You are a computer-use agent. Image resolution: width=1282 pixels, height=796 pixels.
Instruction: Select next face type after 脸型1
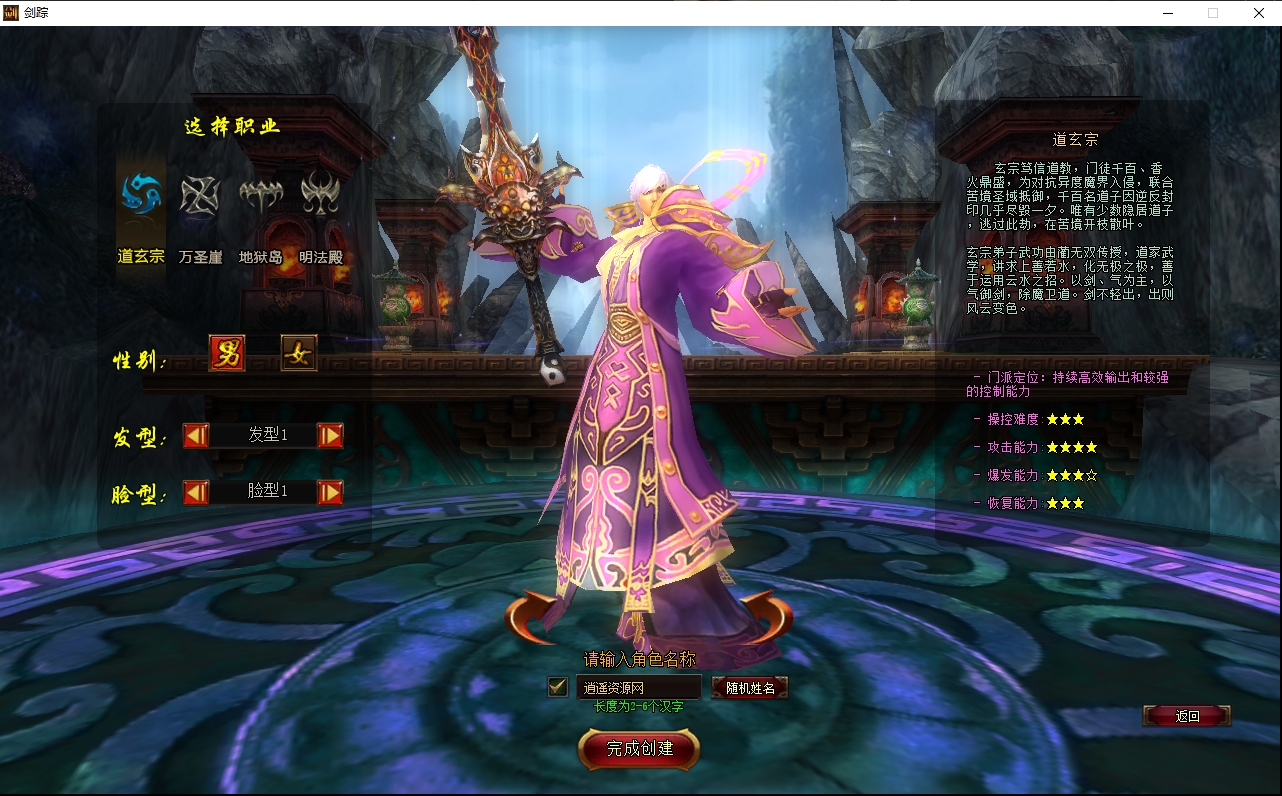tap(330, 492)
